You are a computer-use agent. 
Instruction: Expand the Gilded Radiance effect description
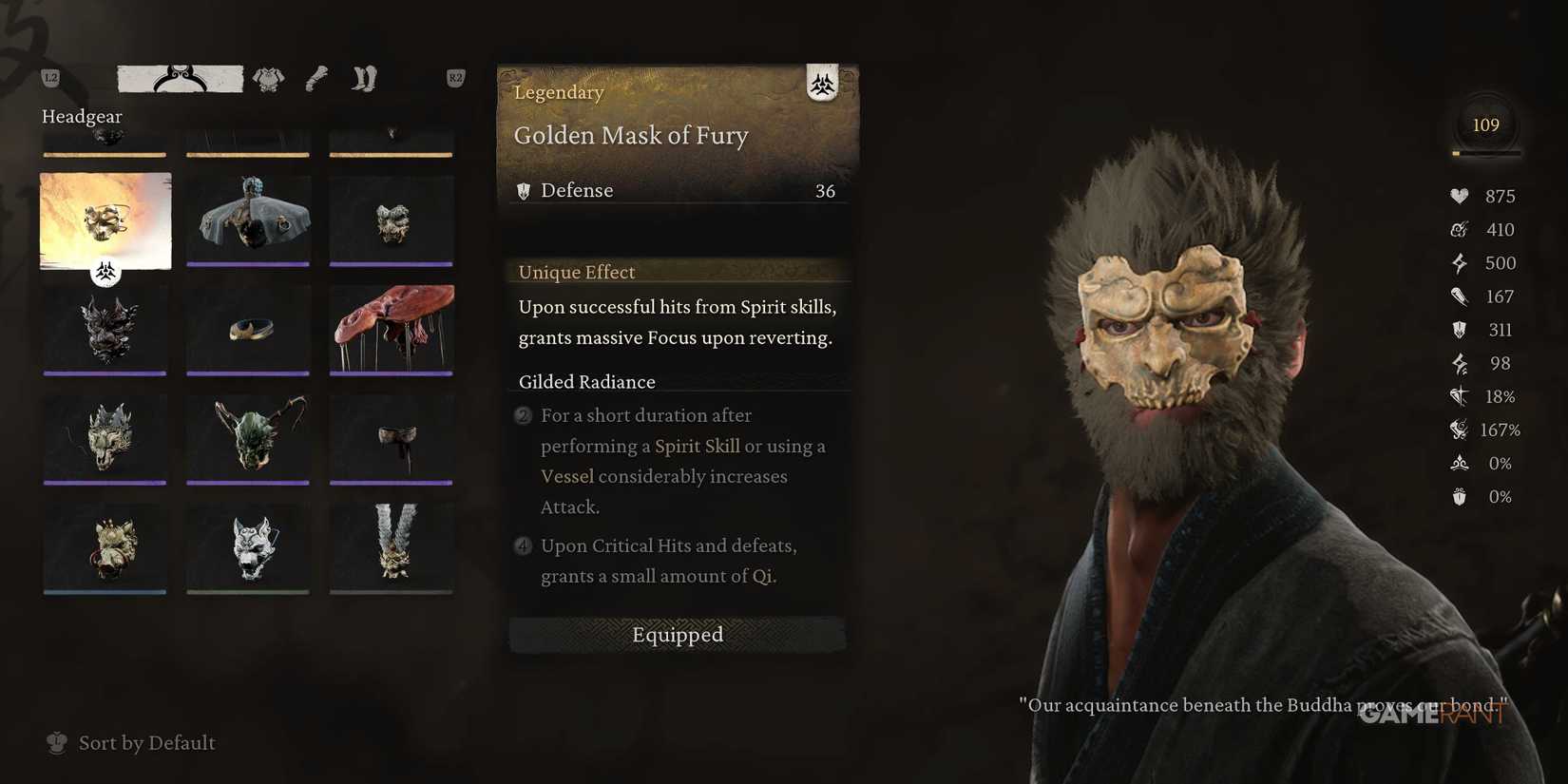pos(586,381)
